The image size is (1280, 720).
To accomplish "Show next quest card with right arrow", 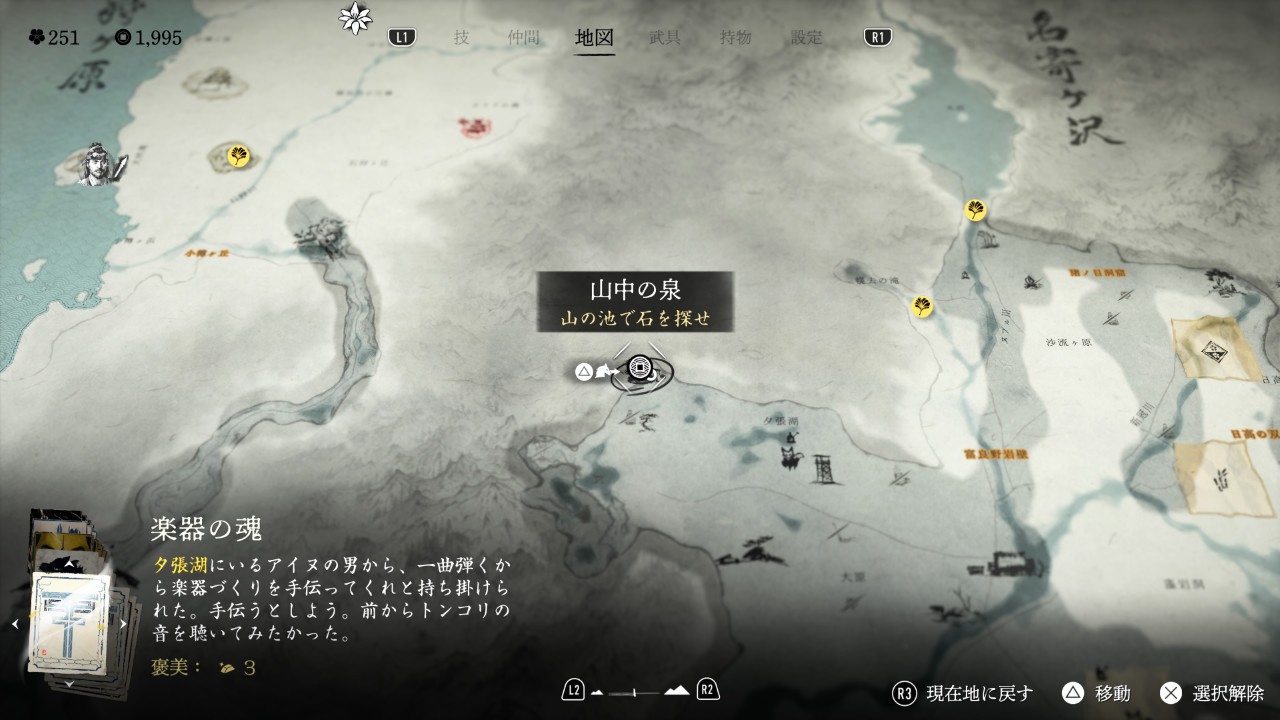I will [124, 624].
